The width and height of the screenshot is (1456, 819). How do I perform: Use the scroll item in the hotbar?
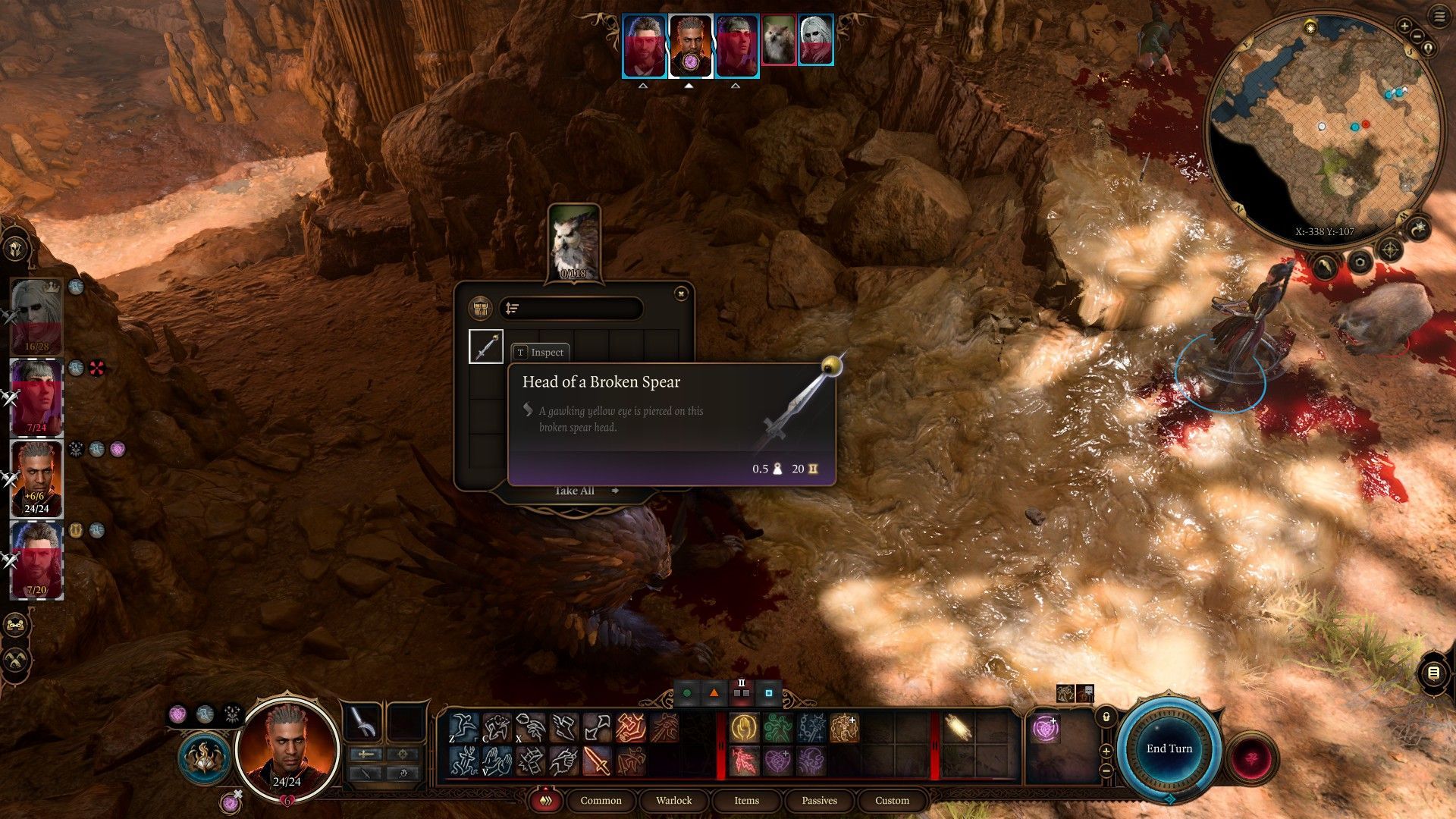tap(958, 729)
